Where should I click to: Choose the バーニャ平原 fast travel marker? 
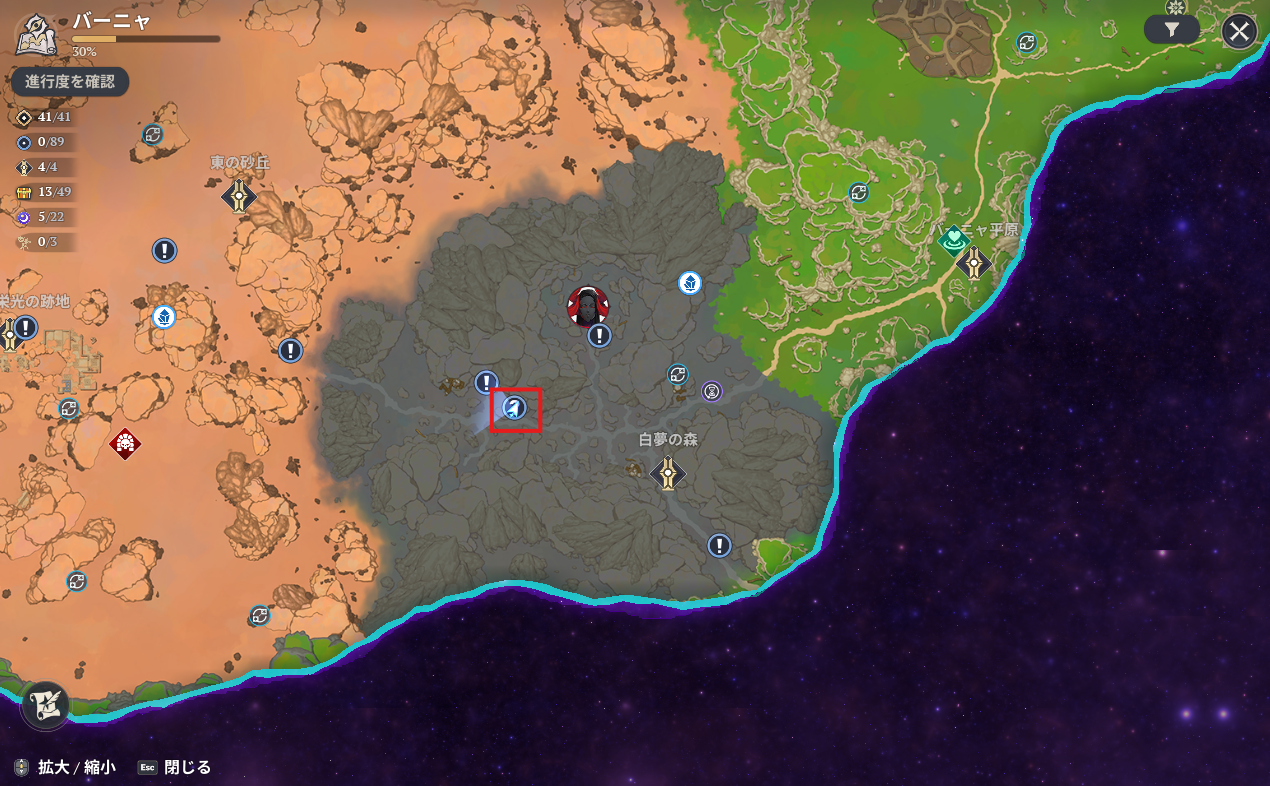coord(973,263)
